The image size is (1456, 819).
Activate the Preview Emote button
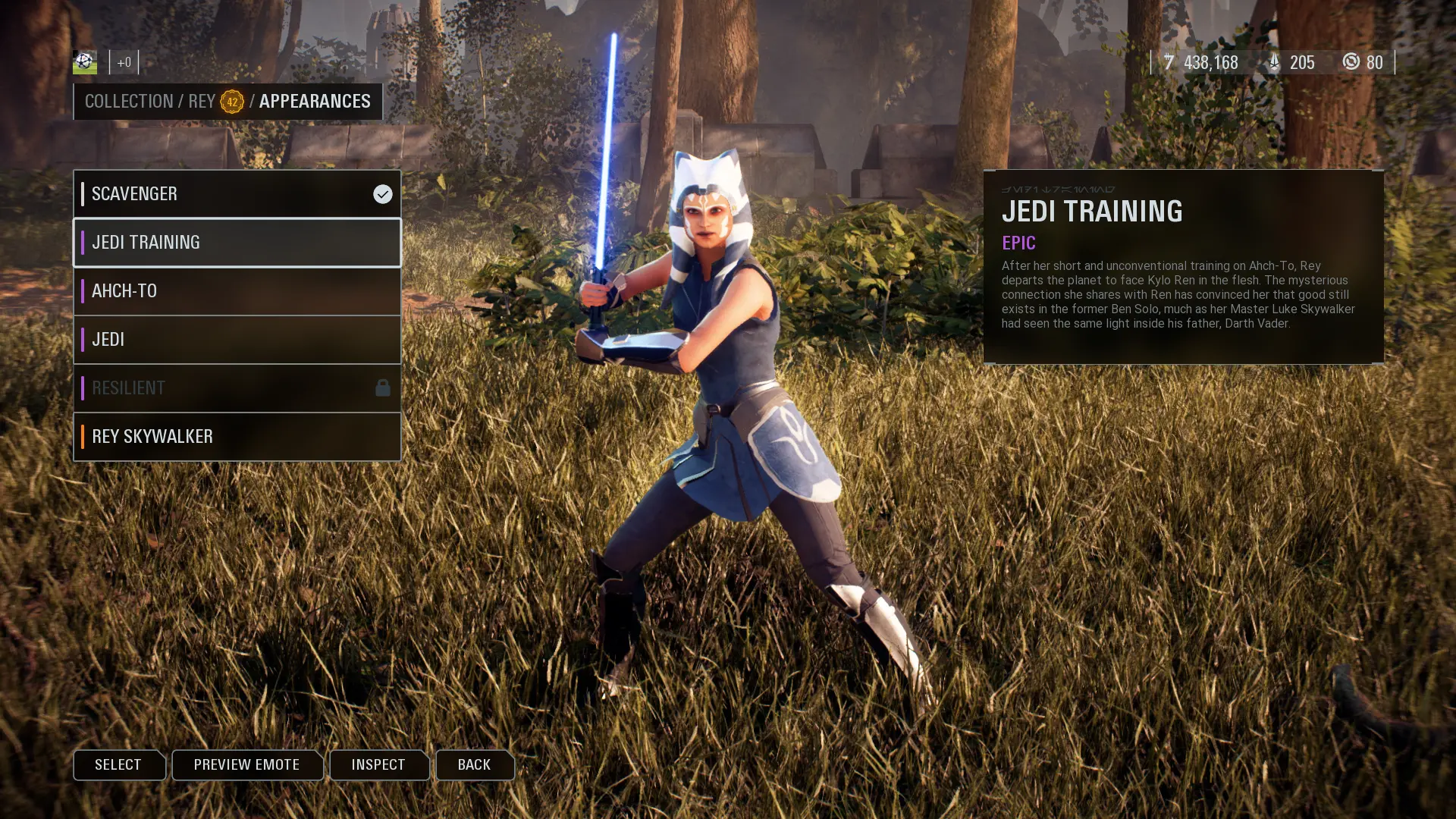[x=246, y=764]
